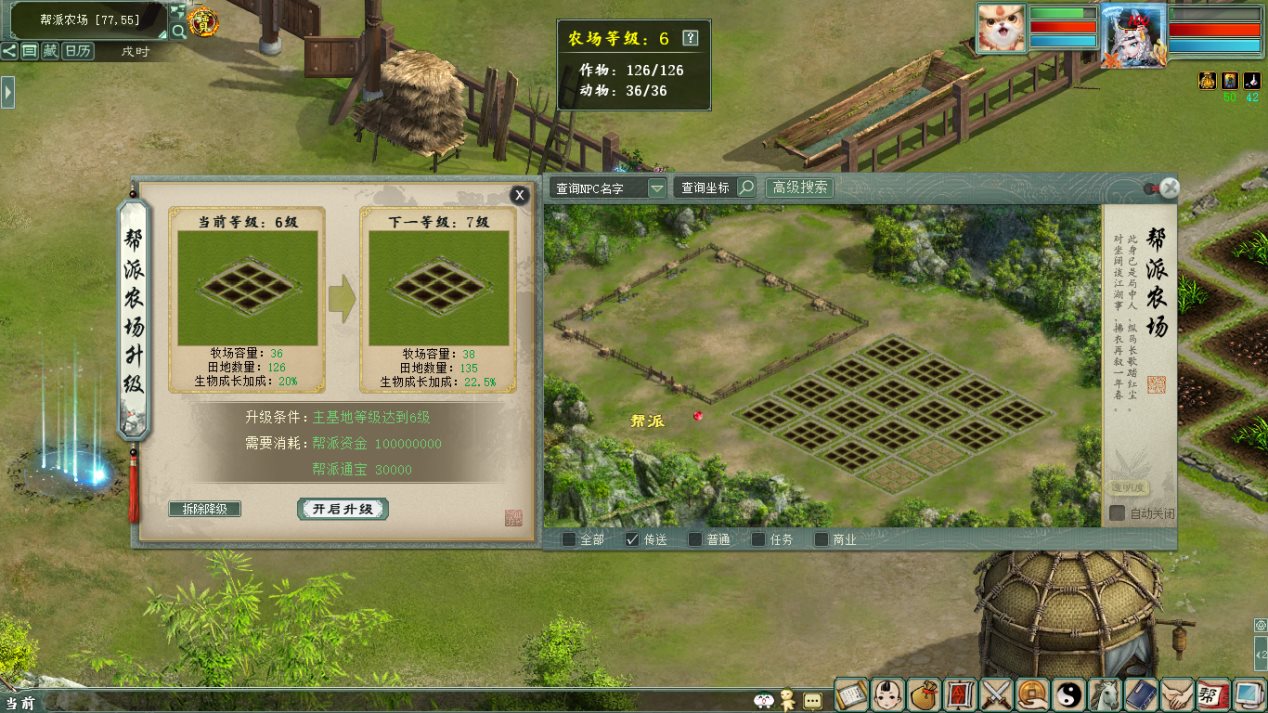Close the farm upgrade panel
Viewport: 1268px width, 713px height.
(x=519, y=196)
